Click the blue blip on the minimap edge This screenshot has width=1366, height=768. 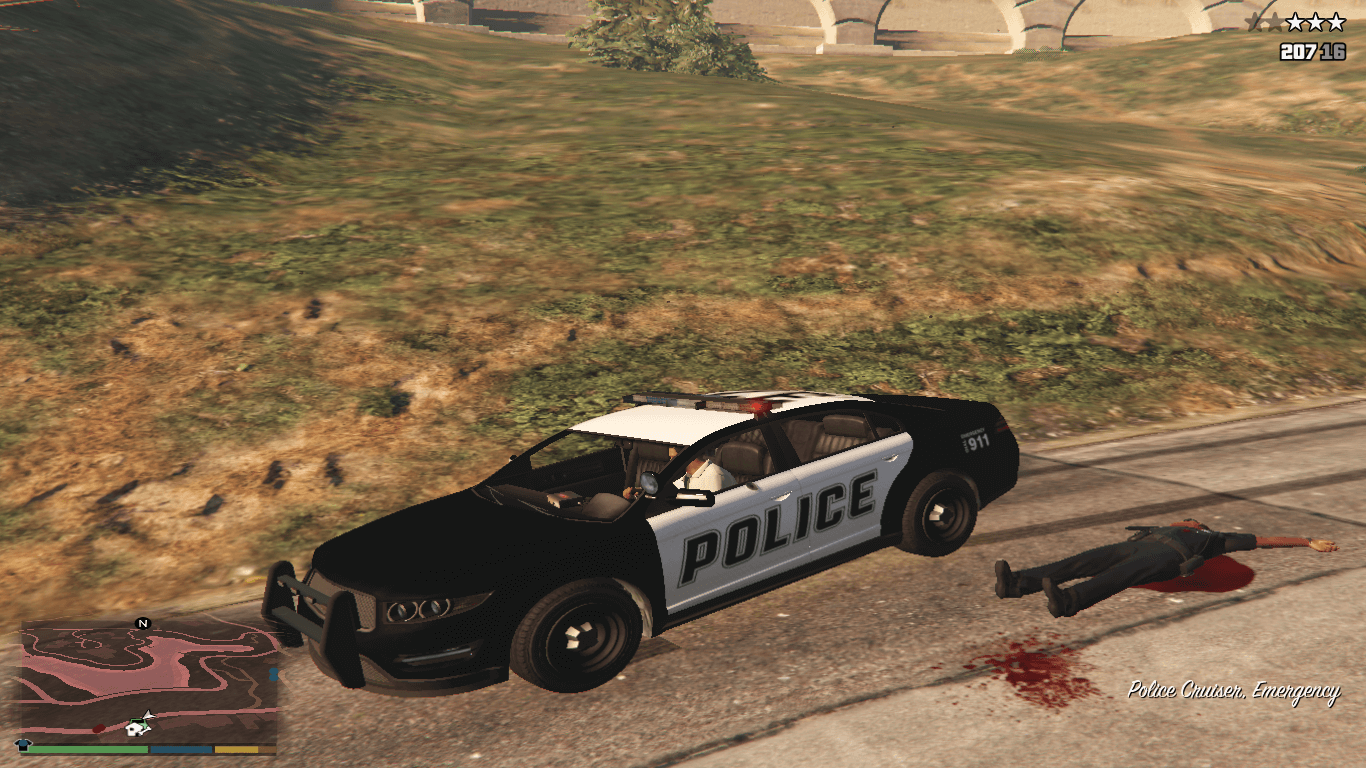point(273,675)
